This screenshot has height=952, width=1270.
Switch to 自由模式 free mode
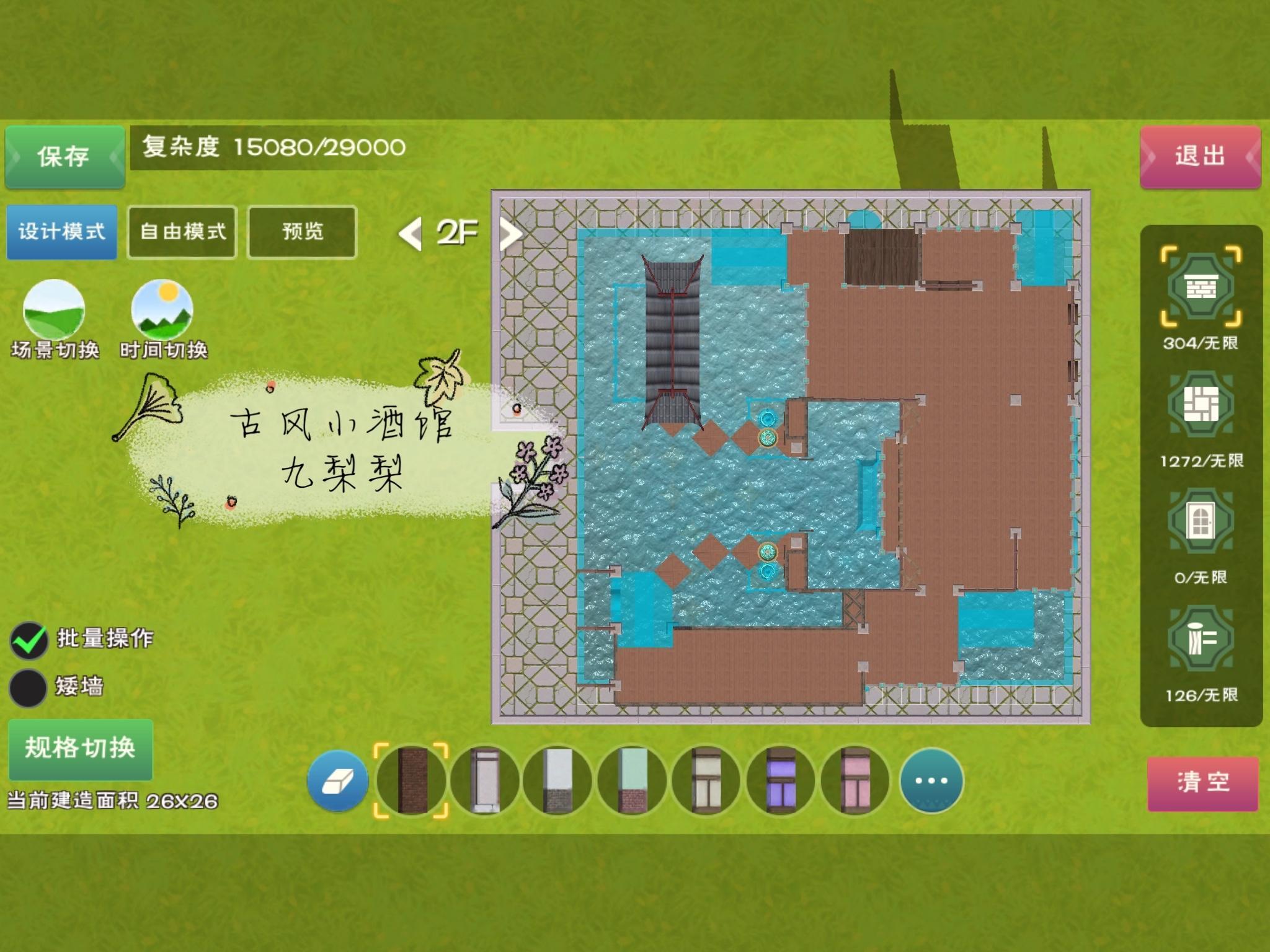pos(182,232)
